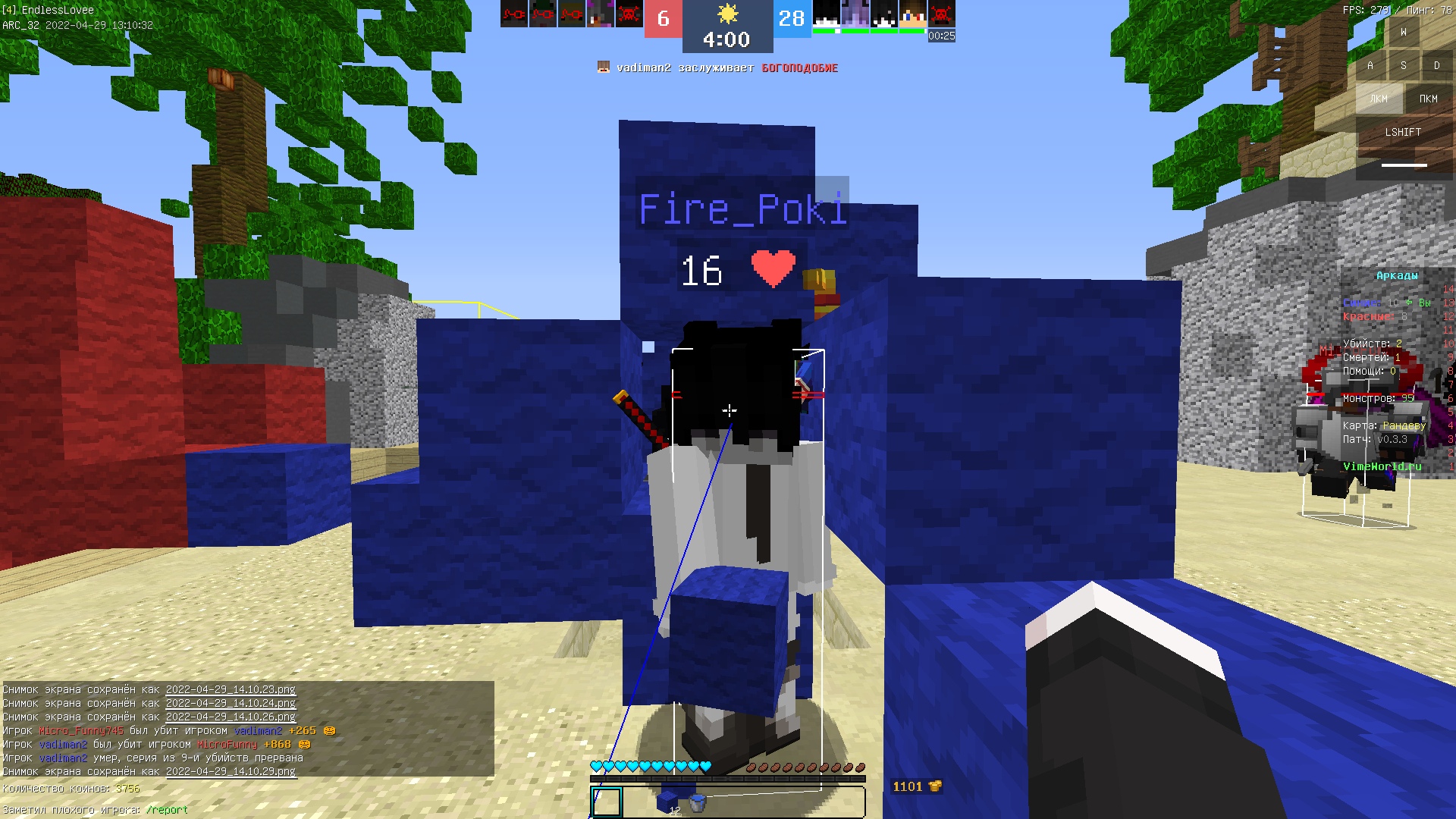
Task: Click the /report command in chat
Action: click(x=166, y=810)
